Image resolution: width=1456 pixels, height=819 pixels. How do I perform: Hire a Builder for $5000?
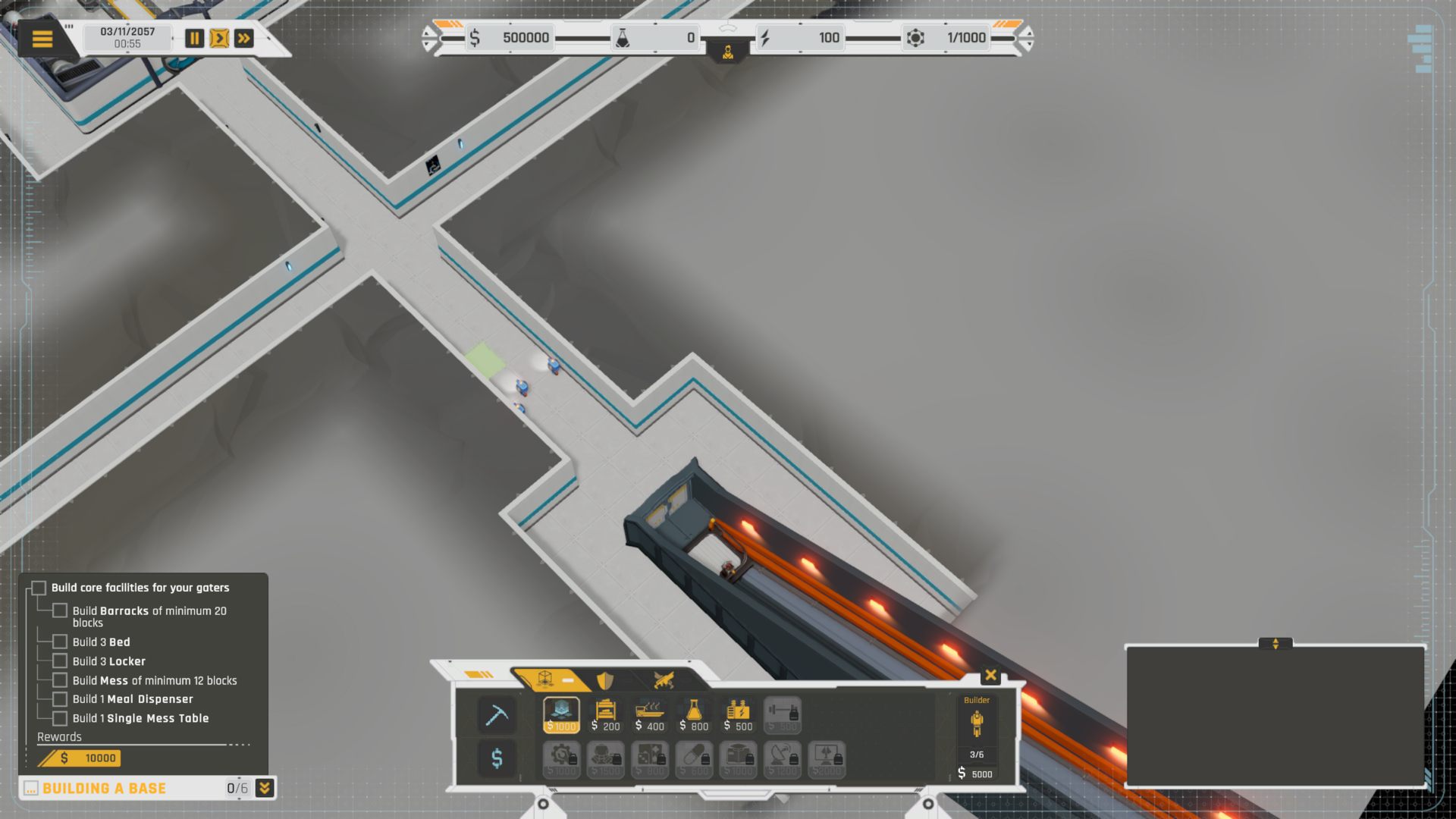(977, 736)
